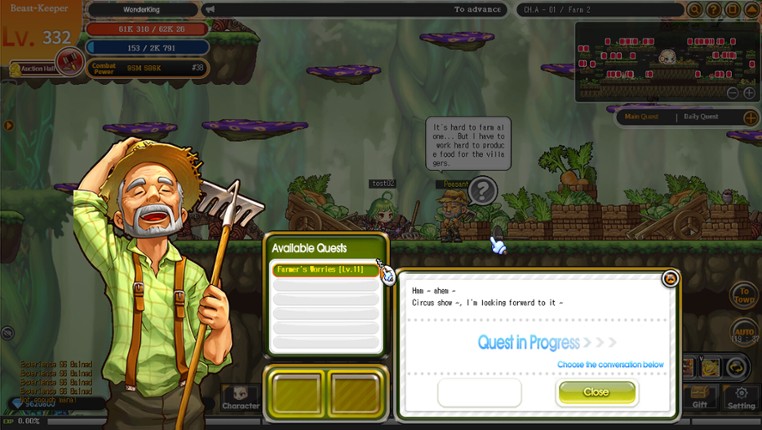Click the To Town button
Screen dimensions: 762x430
[x=743, y=294]
